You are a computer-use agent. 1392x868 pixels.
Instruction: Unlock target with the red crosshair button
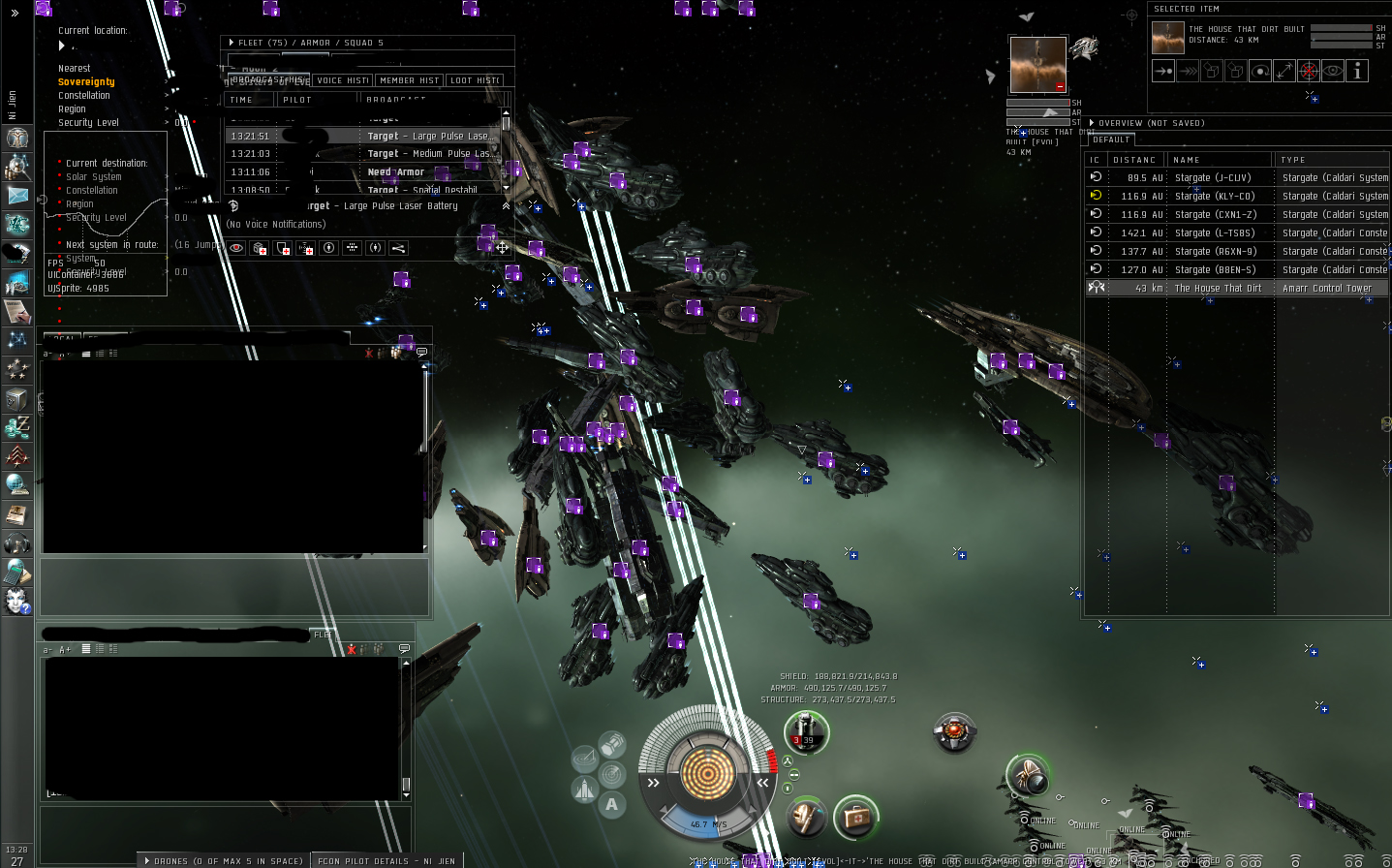point(1309,71)
